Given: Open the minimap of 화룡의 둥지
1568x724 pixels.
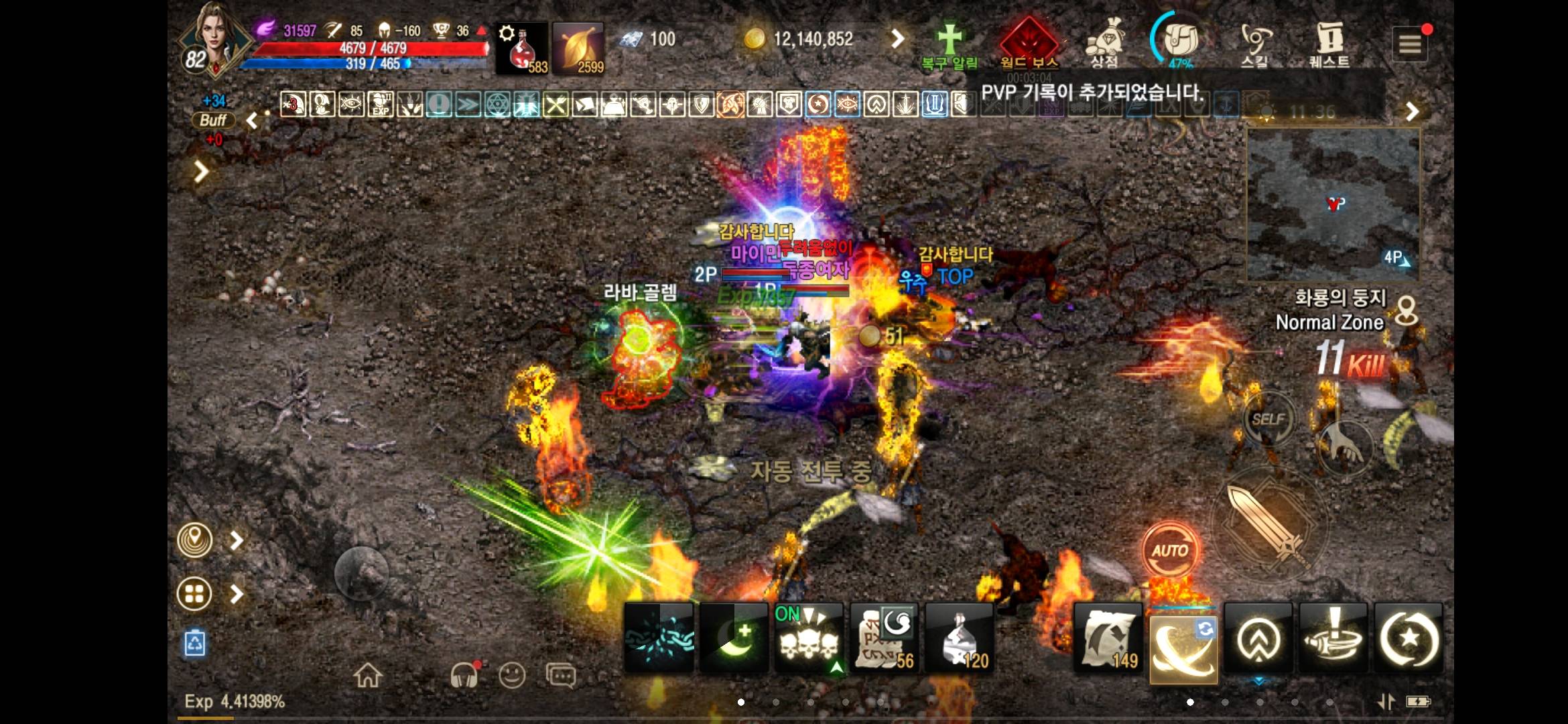Looking at the screenshot, I should pyautogui.click(x=1333, y=203).
